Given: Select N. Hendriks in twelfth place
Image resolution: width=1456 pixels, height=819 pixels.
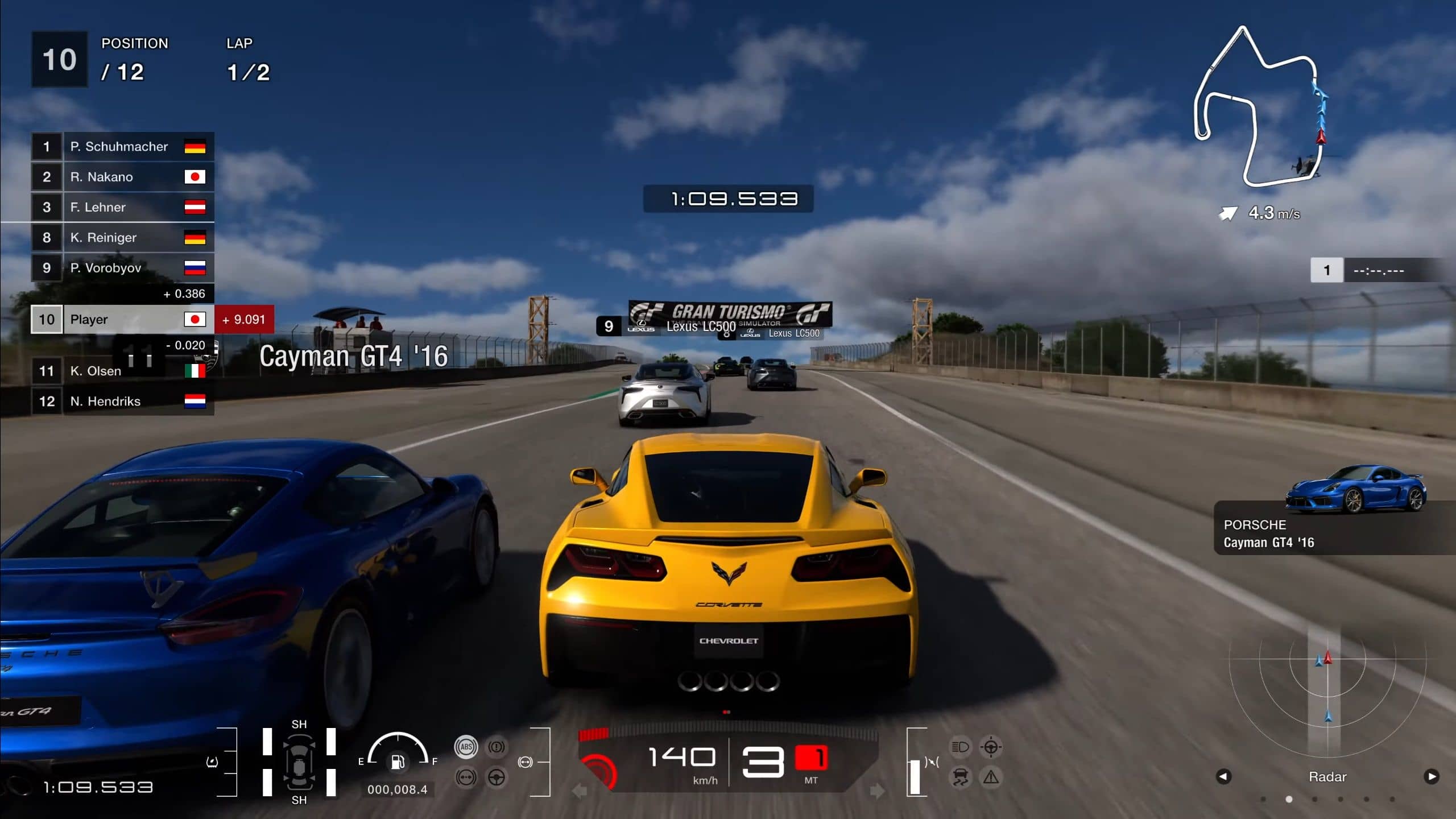Looking at the screenshot, I should pos(123,402).
